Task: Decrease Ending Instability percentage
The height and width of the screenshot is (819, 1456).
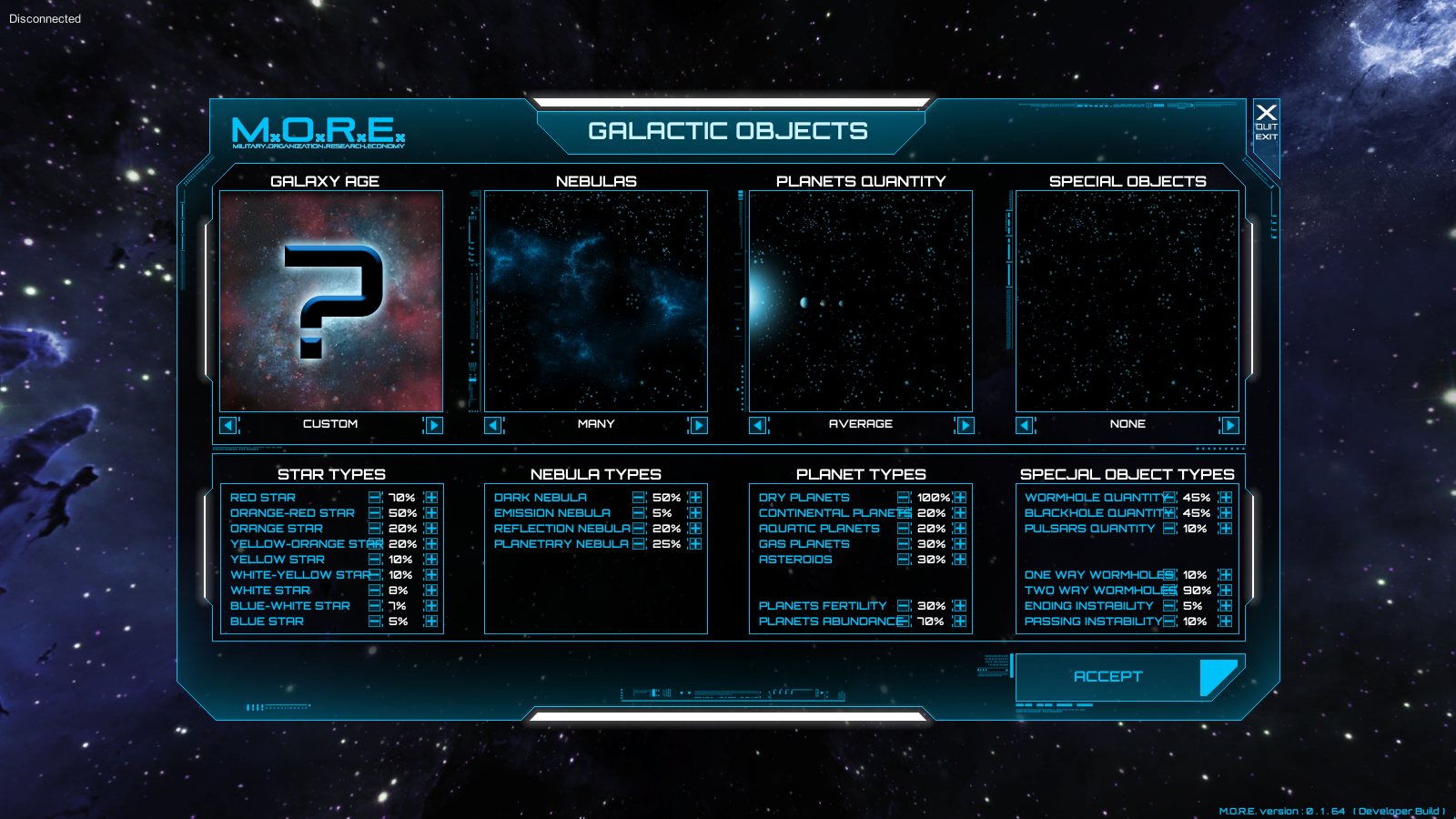Action: [1169, 605]
